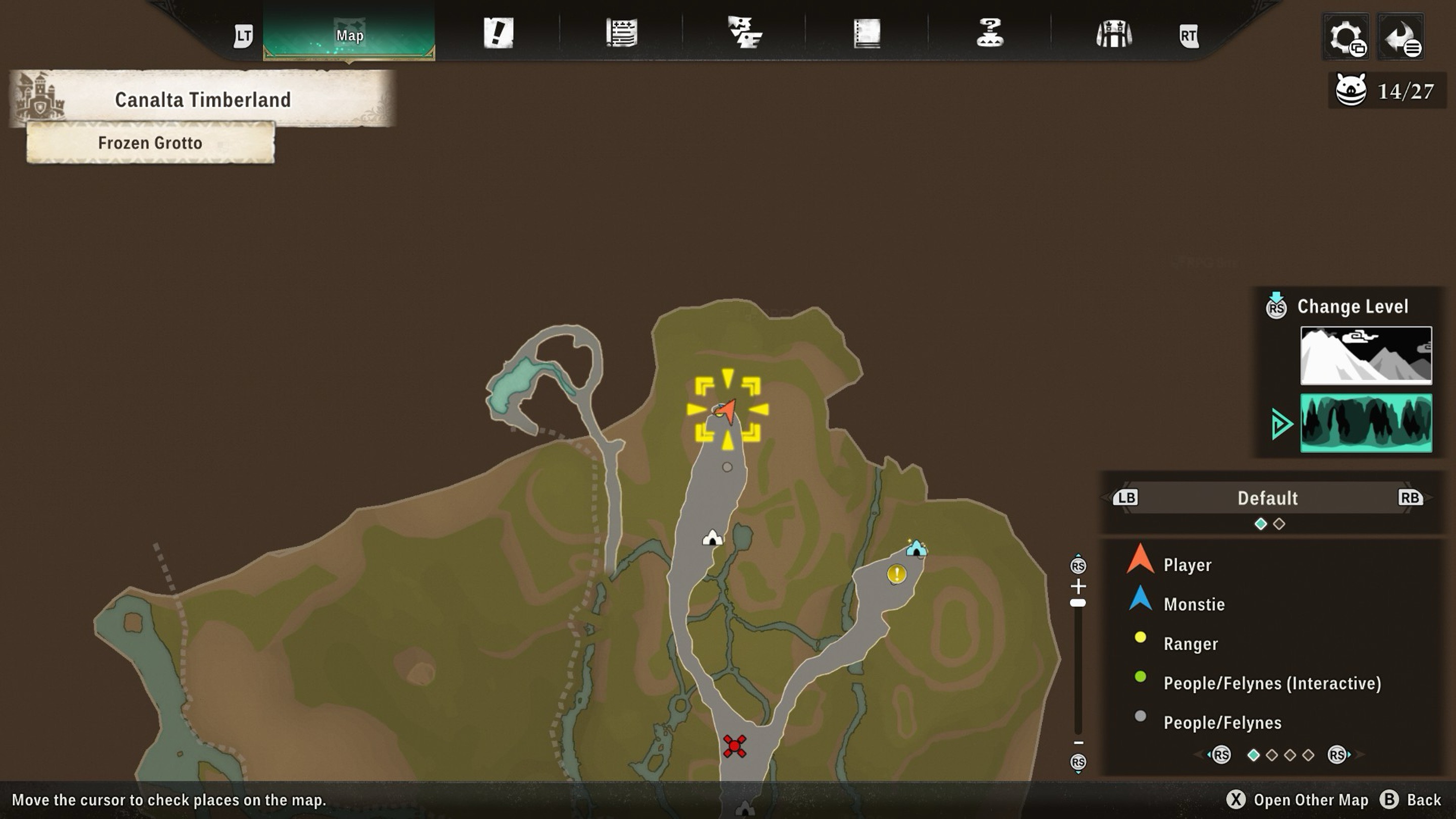
Task: Click the red X marker on map
Action: click(734, 746)
